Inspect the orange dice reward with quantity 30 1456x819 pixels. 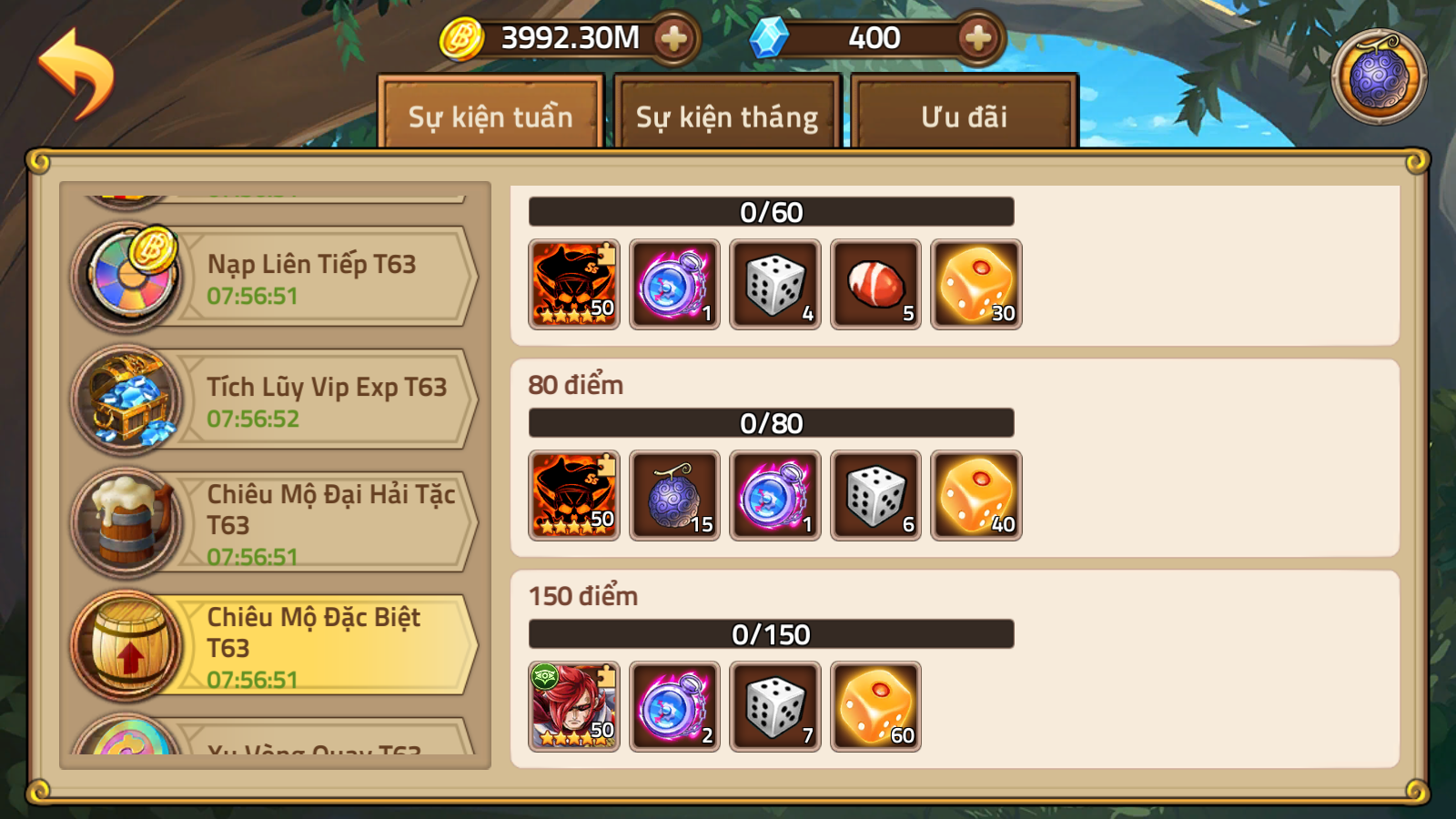976,284
